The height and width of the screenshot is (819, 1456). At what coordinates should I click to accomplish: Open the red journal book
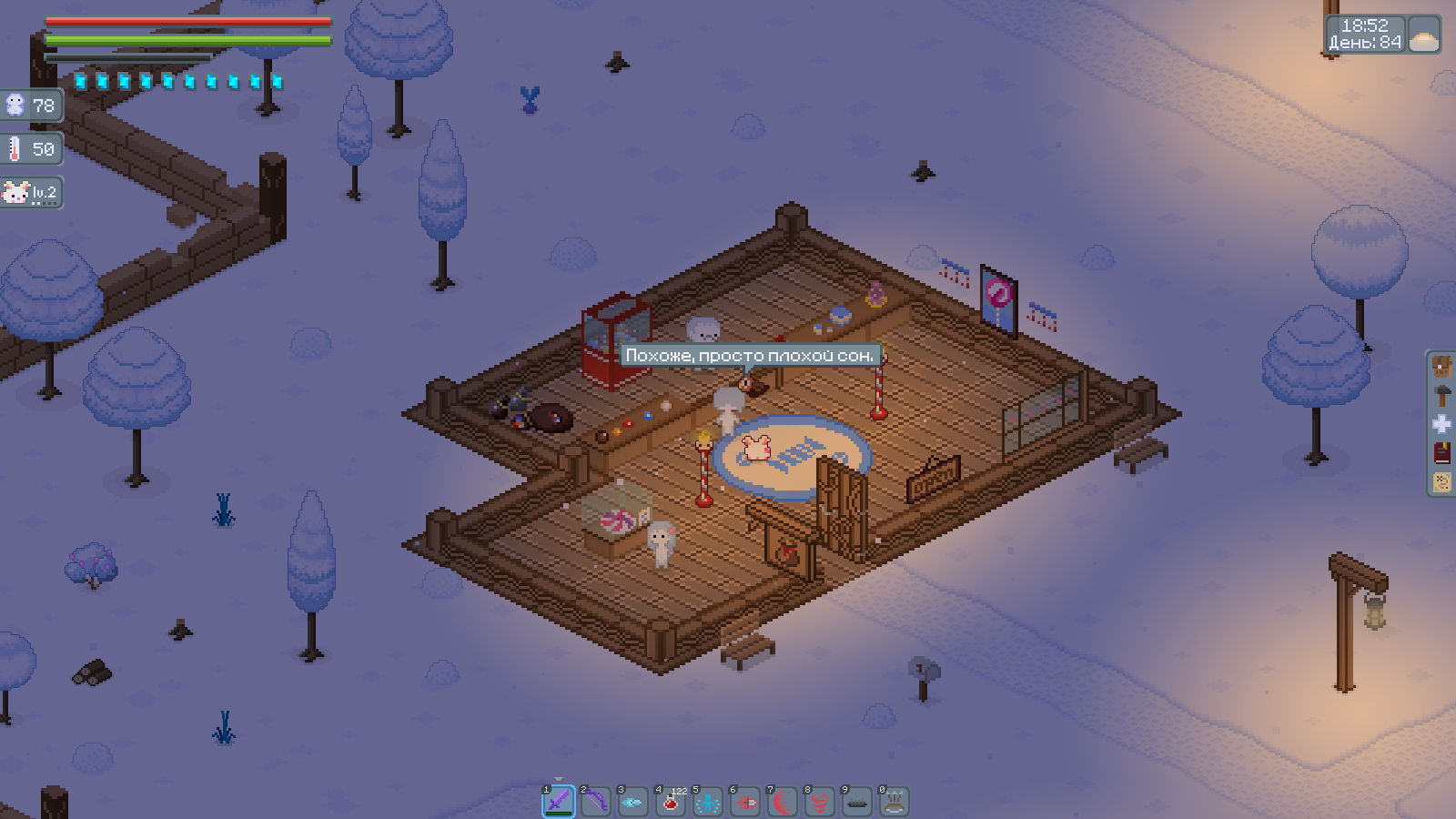1442,452
